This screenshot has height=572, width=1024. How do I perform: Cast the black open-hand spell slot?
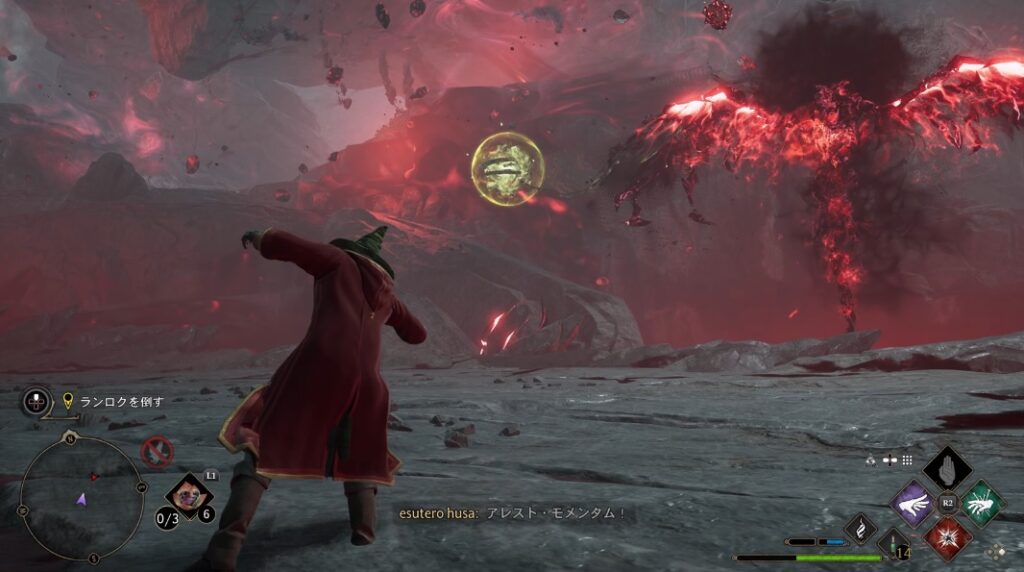947,468
